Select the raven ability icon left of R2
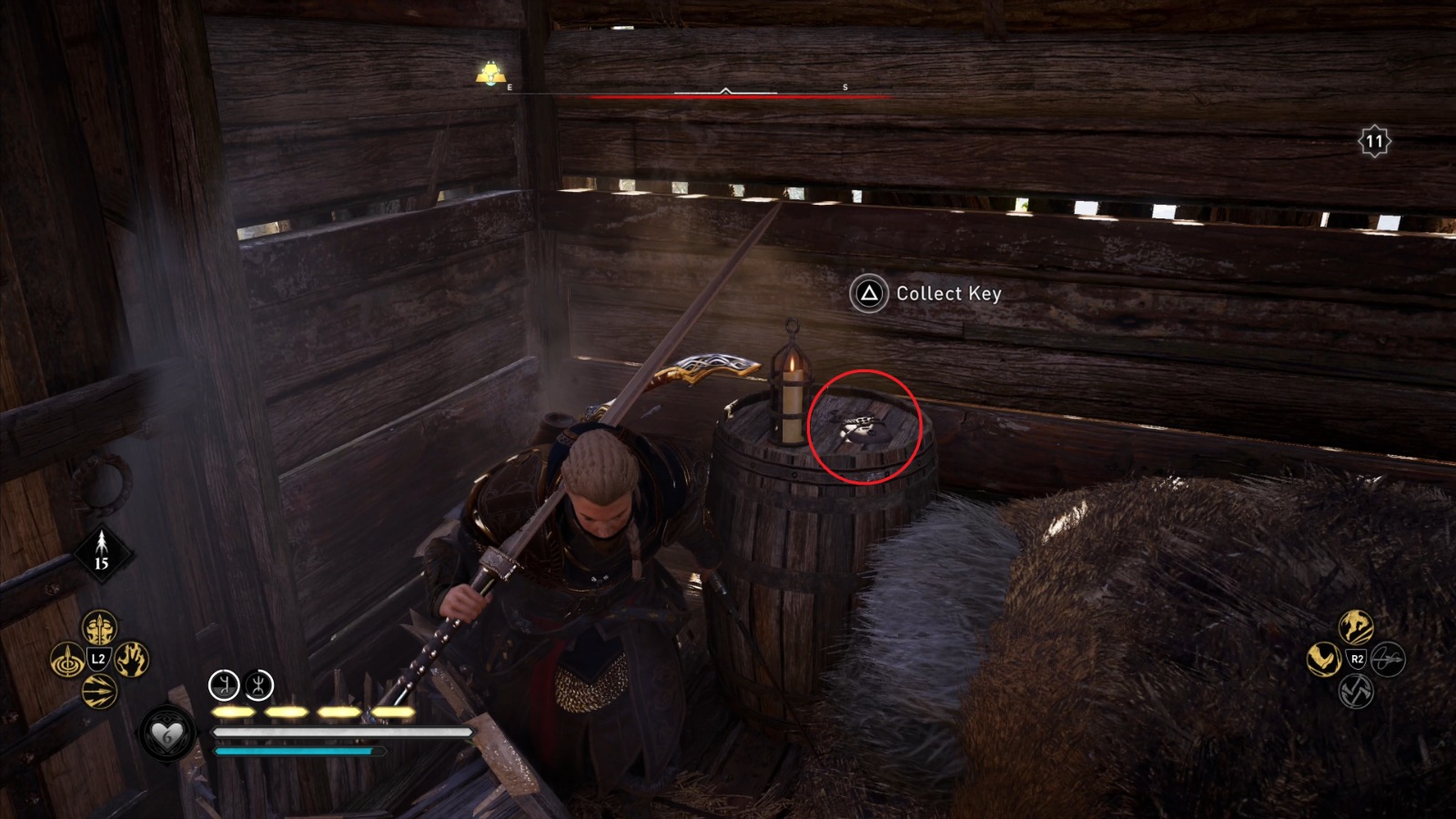1456x819 pixels. click(x=1322, y=658)
